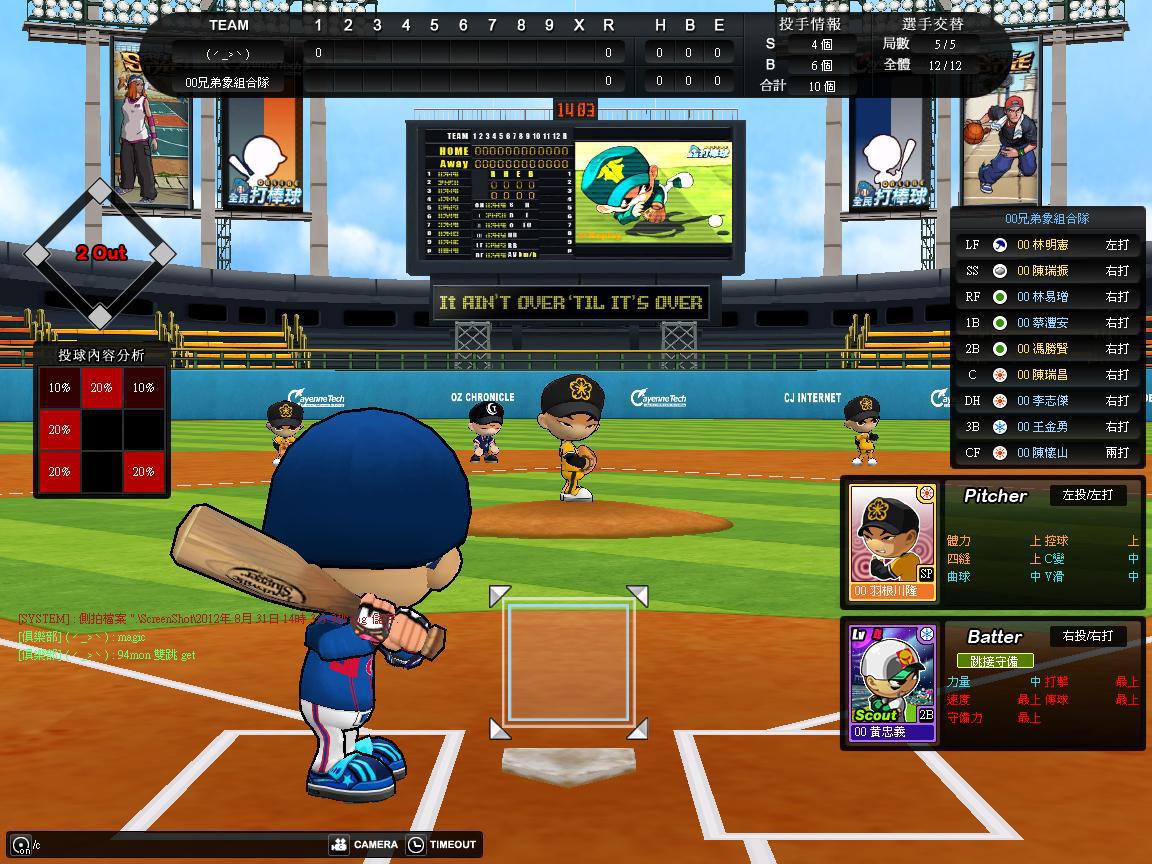
Task: Switch to the 投手情報 tab
Action: click(x=809, y=24)
